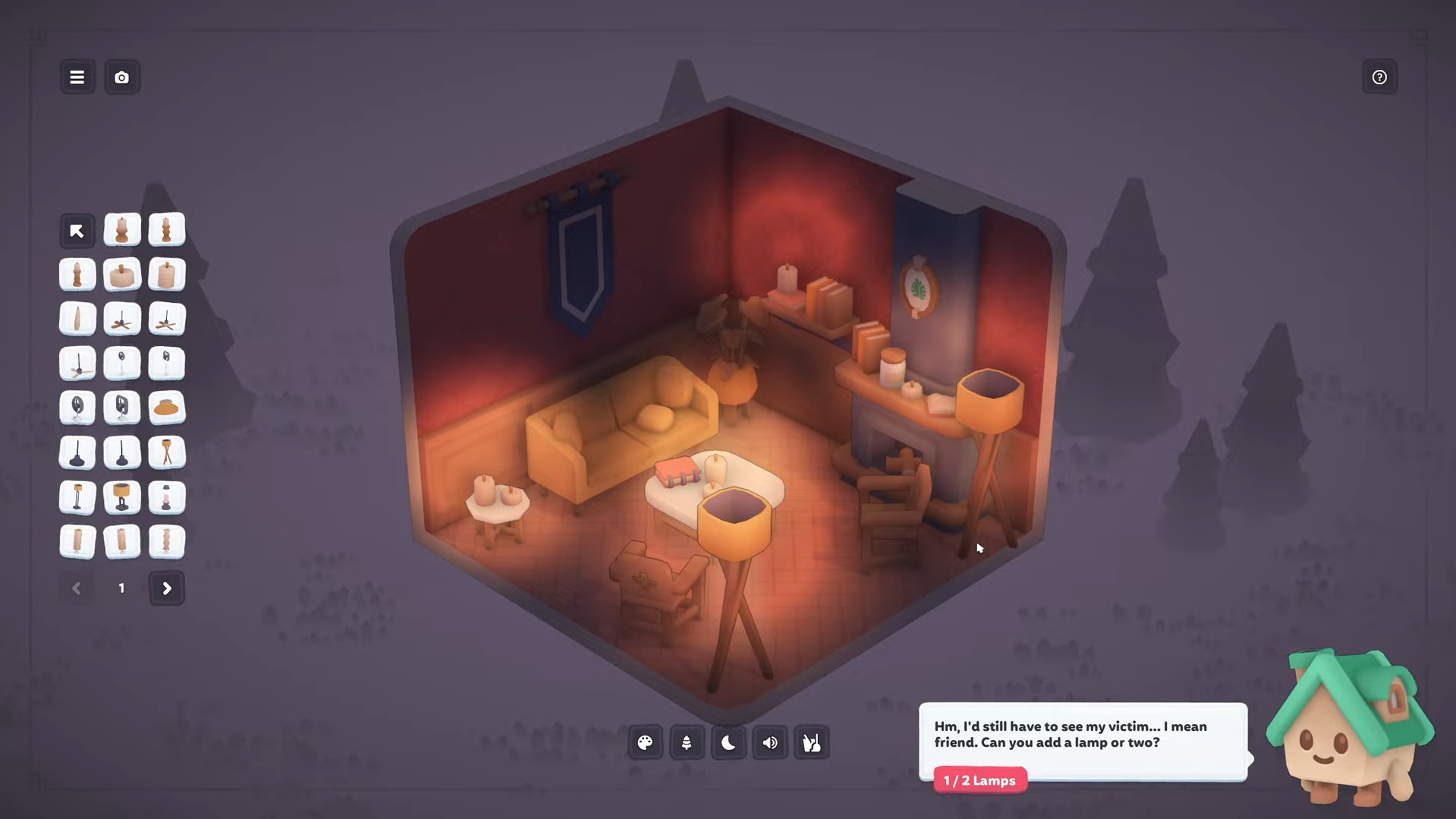Viewport: 1456px width, 819px height.
Task: Go back with the up-left arrow tile
Action: coord(77,231)
